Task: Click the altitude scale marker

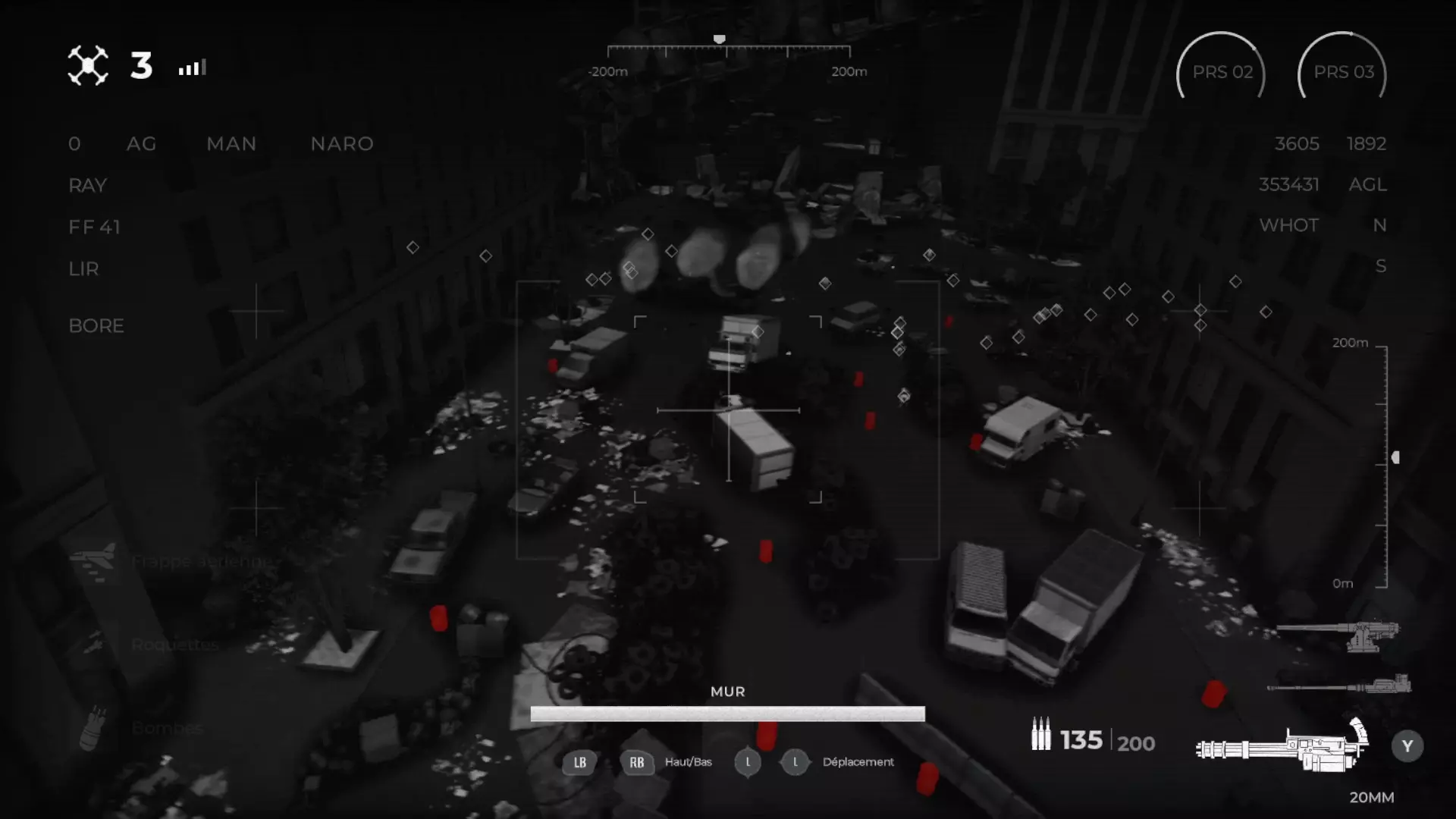Action: point(1395,457)
